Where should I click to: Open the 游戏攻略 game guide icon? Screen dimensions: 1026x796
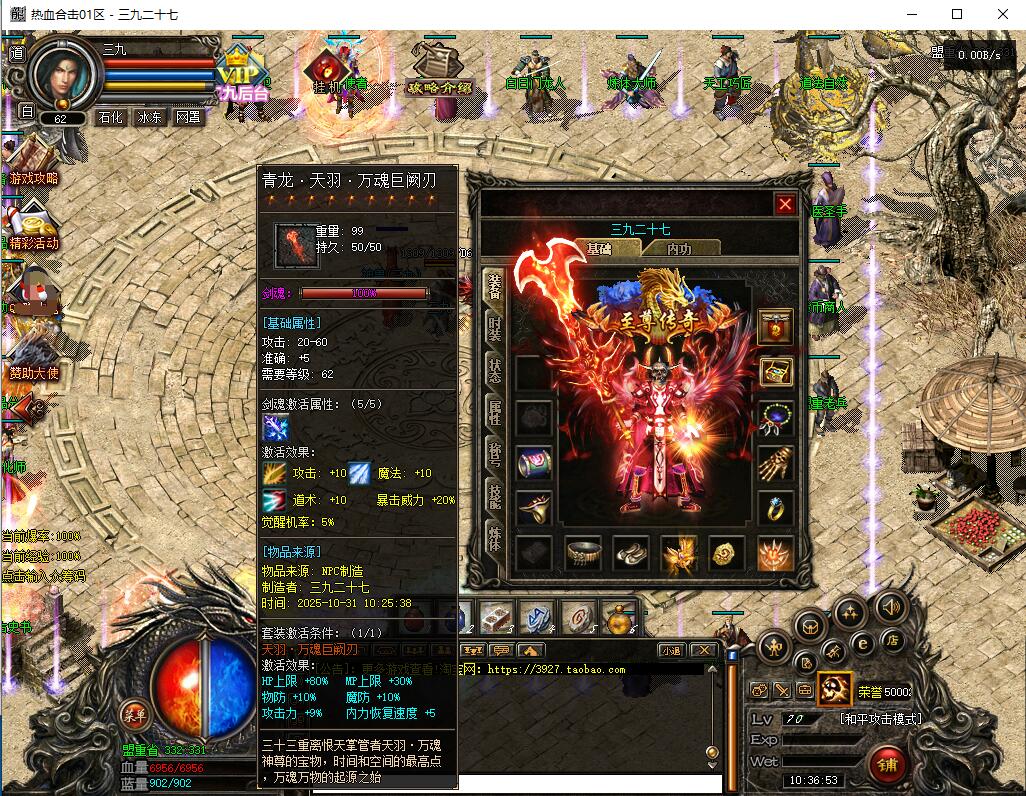[x=33, y=162]
